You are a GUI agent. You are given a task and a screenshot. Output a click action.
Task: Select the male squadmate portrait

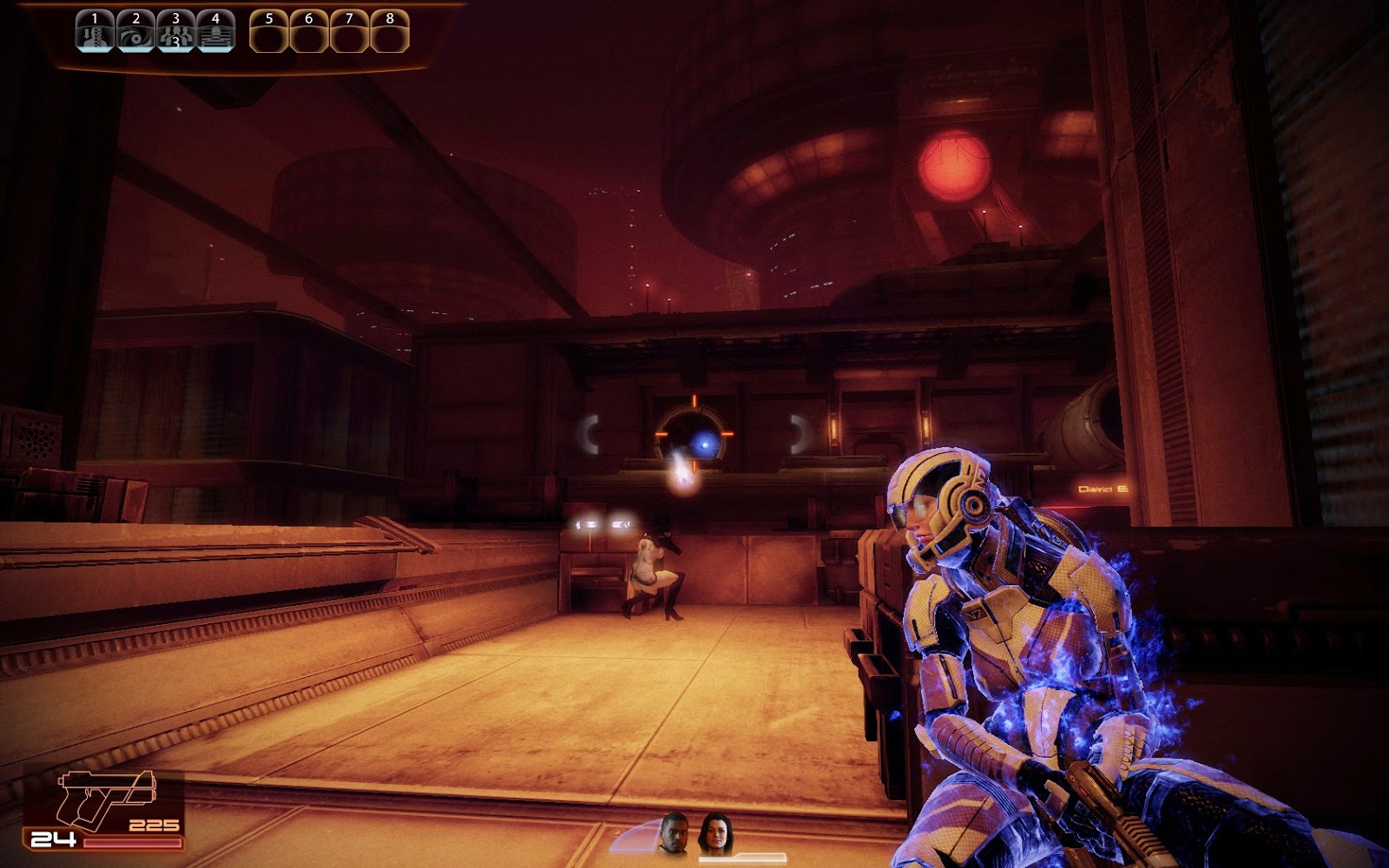point(675,833)
